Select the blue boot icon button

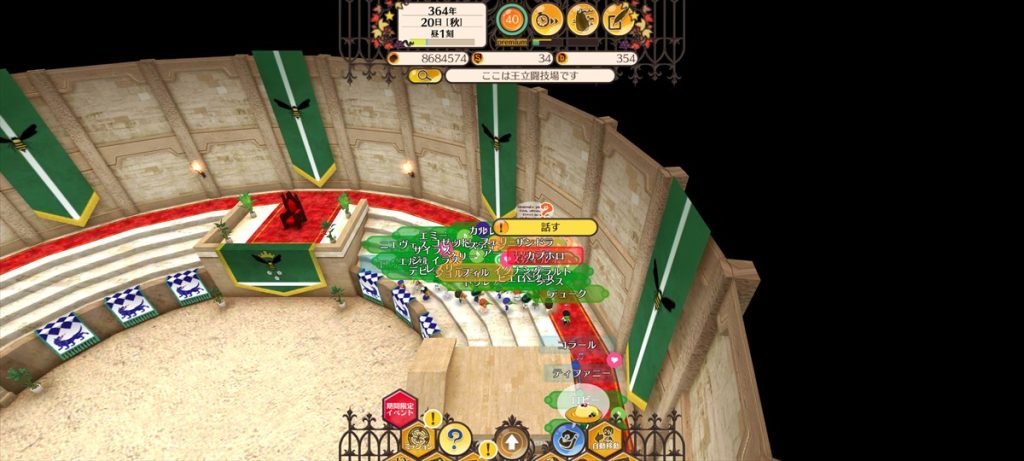(x=567, y=440)
